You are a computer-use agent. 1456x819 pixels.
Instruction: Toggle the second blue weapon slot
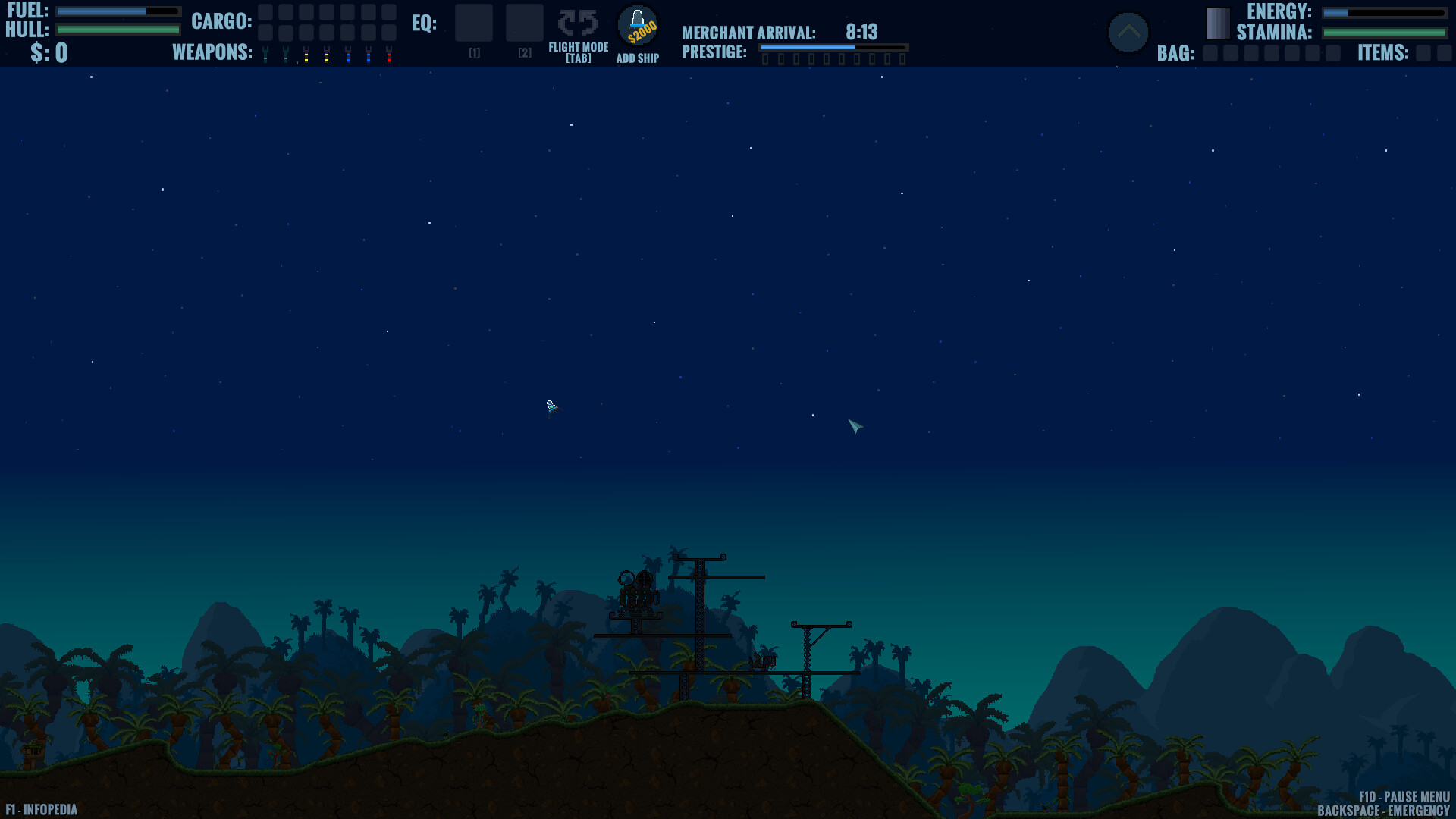369,53
